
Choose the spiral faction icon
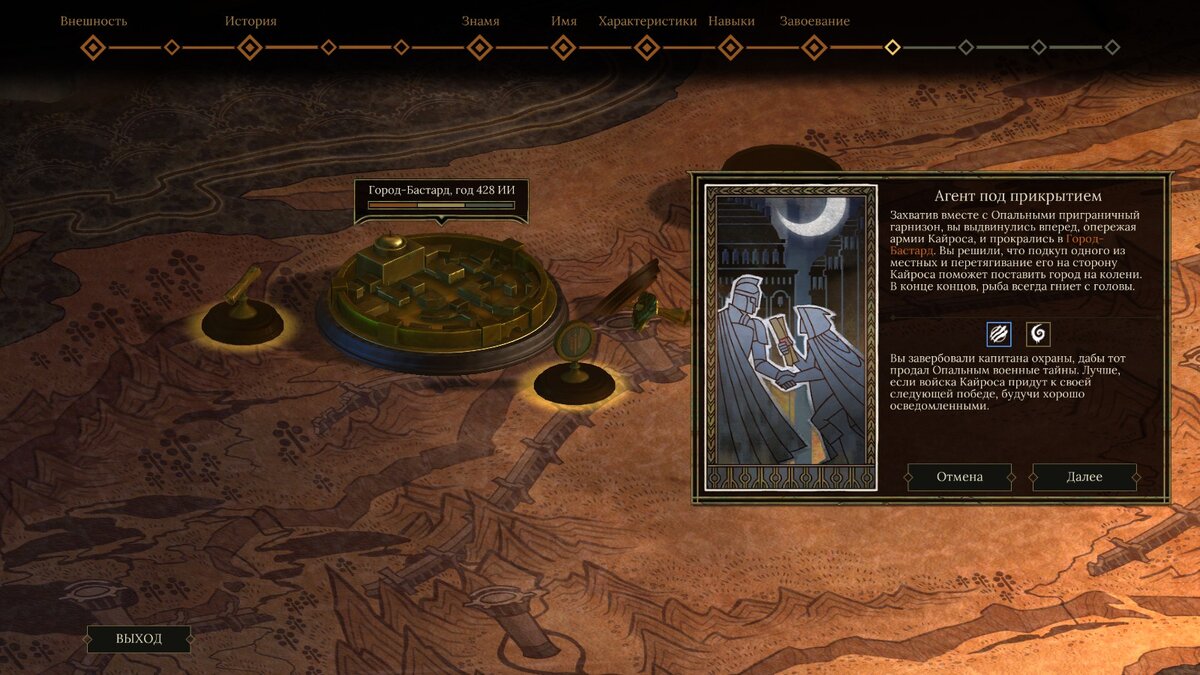(x=1038, y=334)
